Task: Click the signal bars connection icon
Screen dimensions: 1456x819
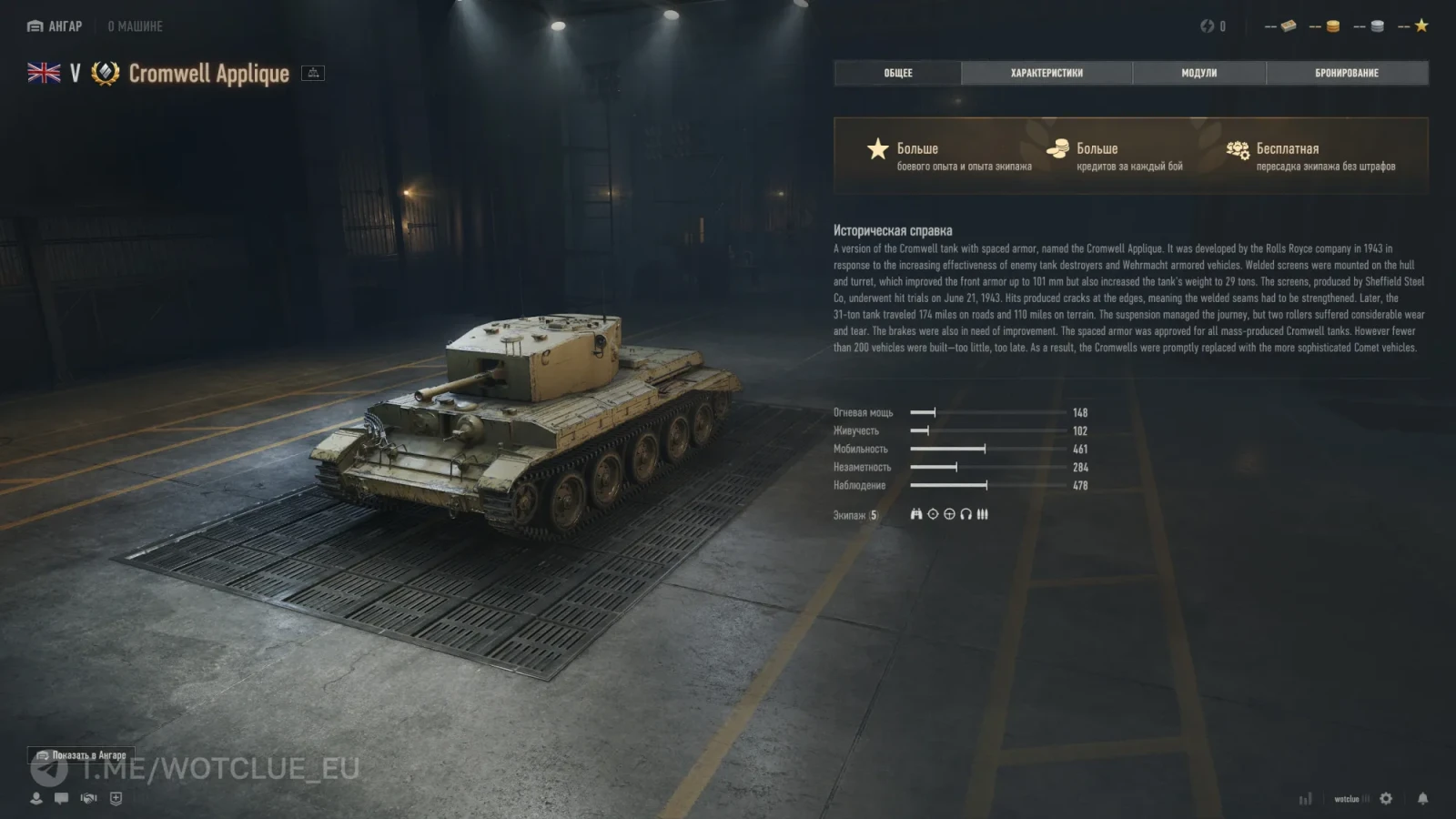Action: click(x=1306, y=799)
